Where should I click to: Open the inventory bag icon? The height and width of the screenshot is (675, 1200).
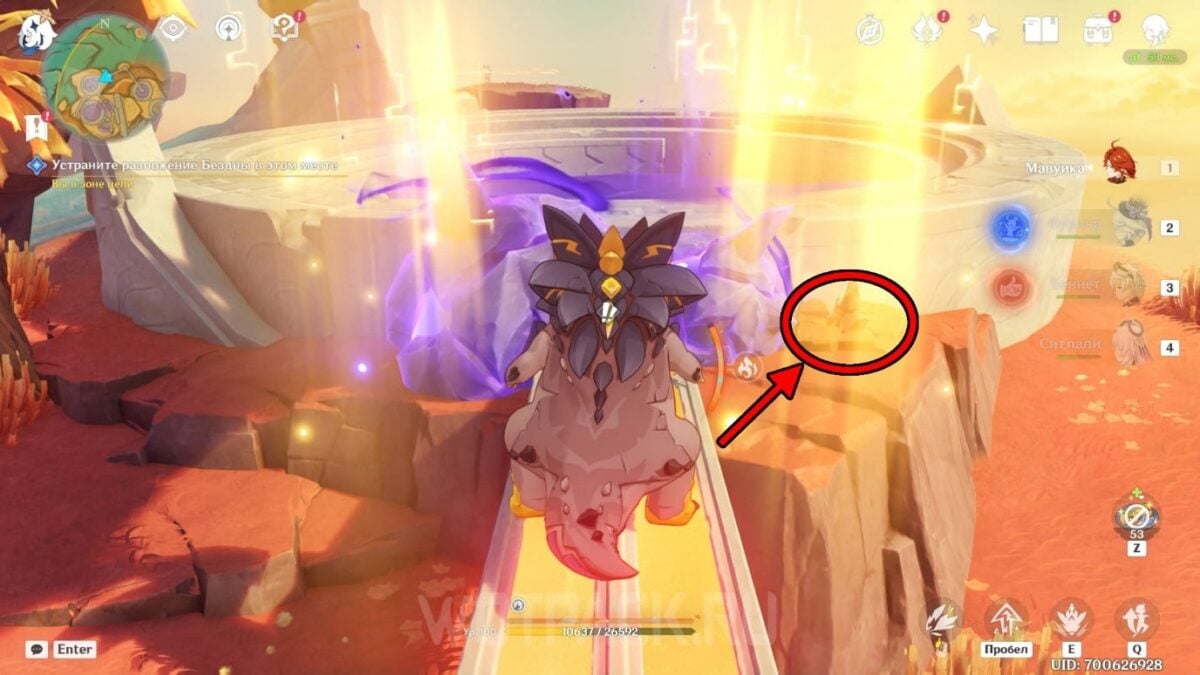pos(1097,30)
